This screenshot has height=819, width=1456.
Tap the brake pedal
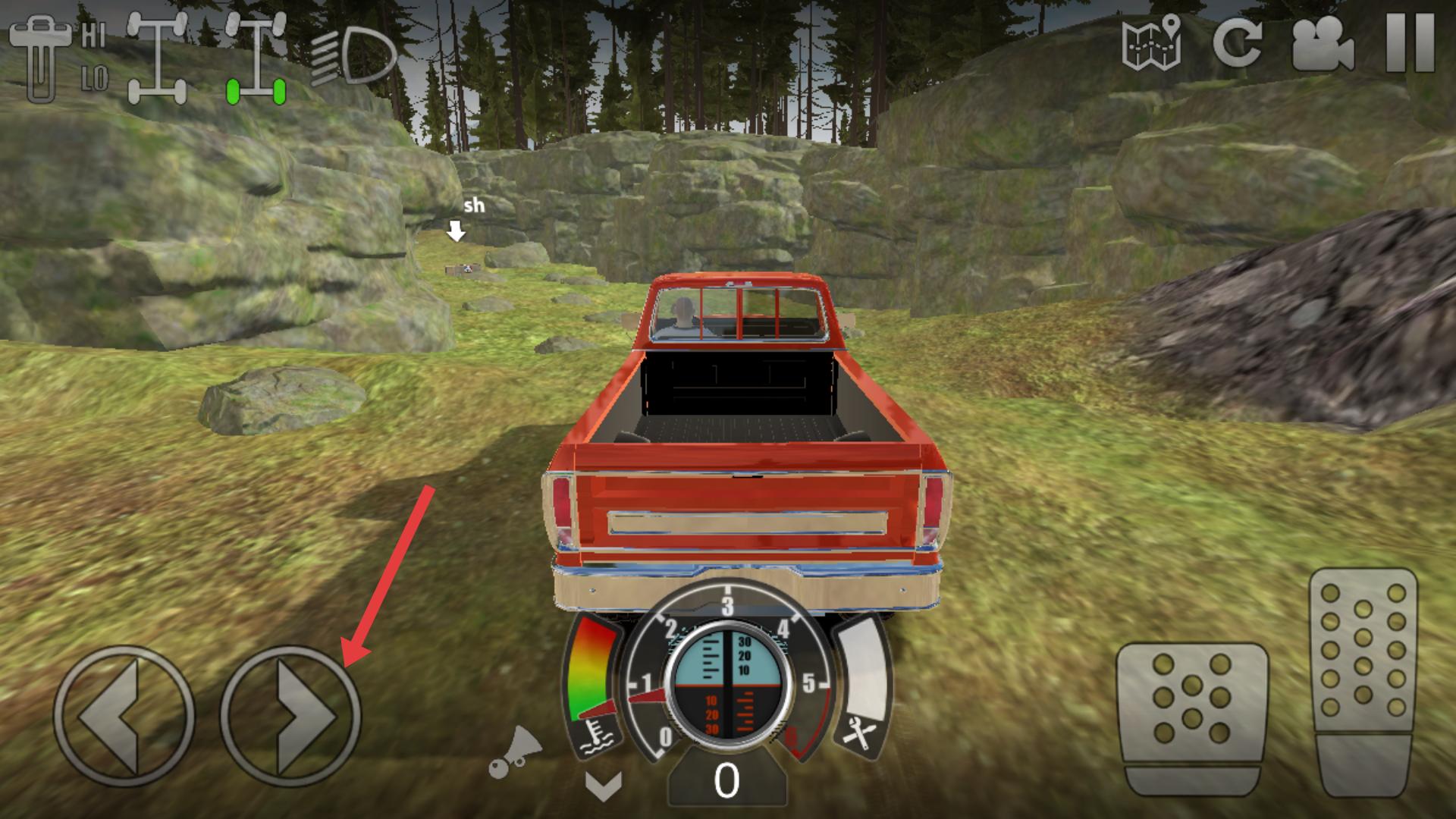pyautogui.click(x=1191, y=715)
